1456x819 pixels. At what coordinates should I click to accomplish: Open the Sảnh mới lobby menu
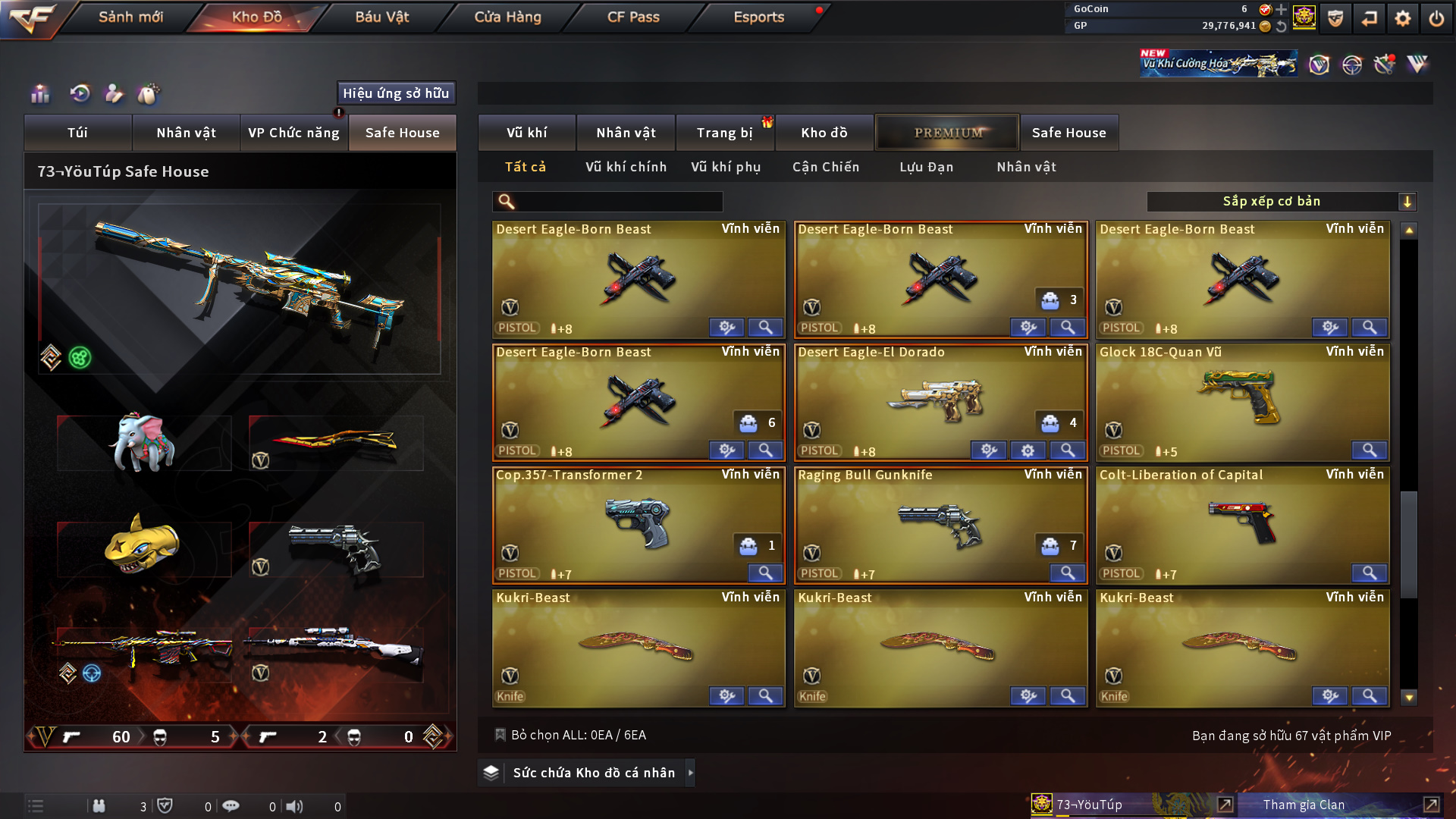(130, 17)
